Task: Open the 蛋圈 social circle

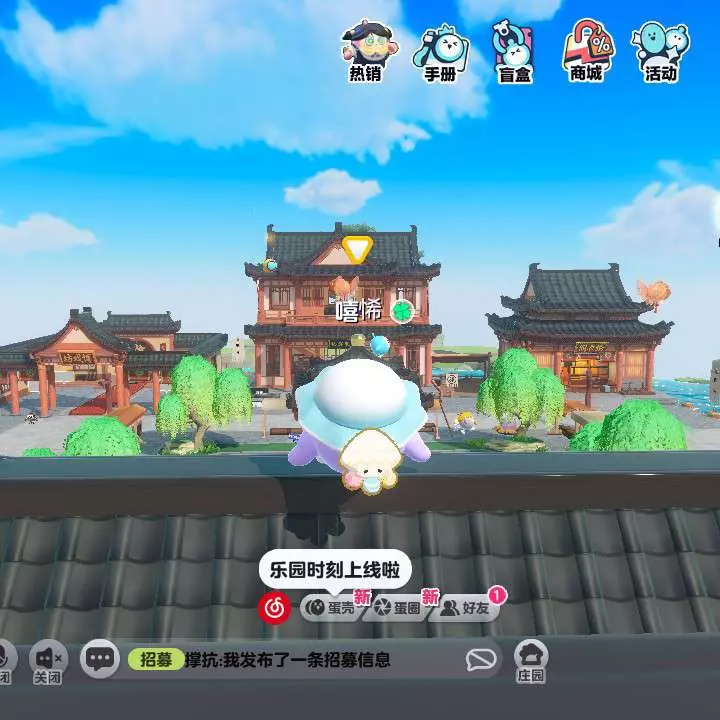Action: (x=396, y=607)
